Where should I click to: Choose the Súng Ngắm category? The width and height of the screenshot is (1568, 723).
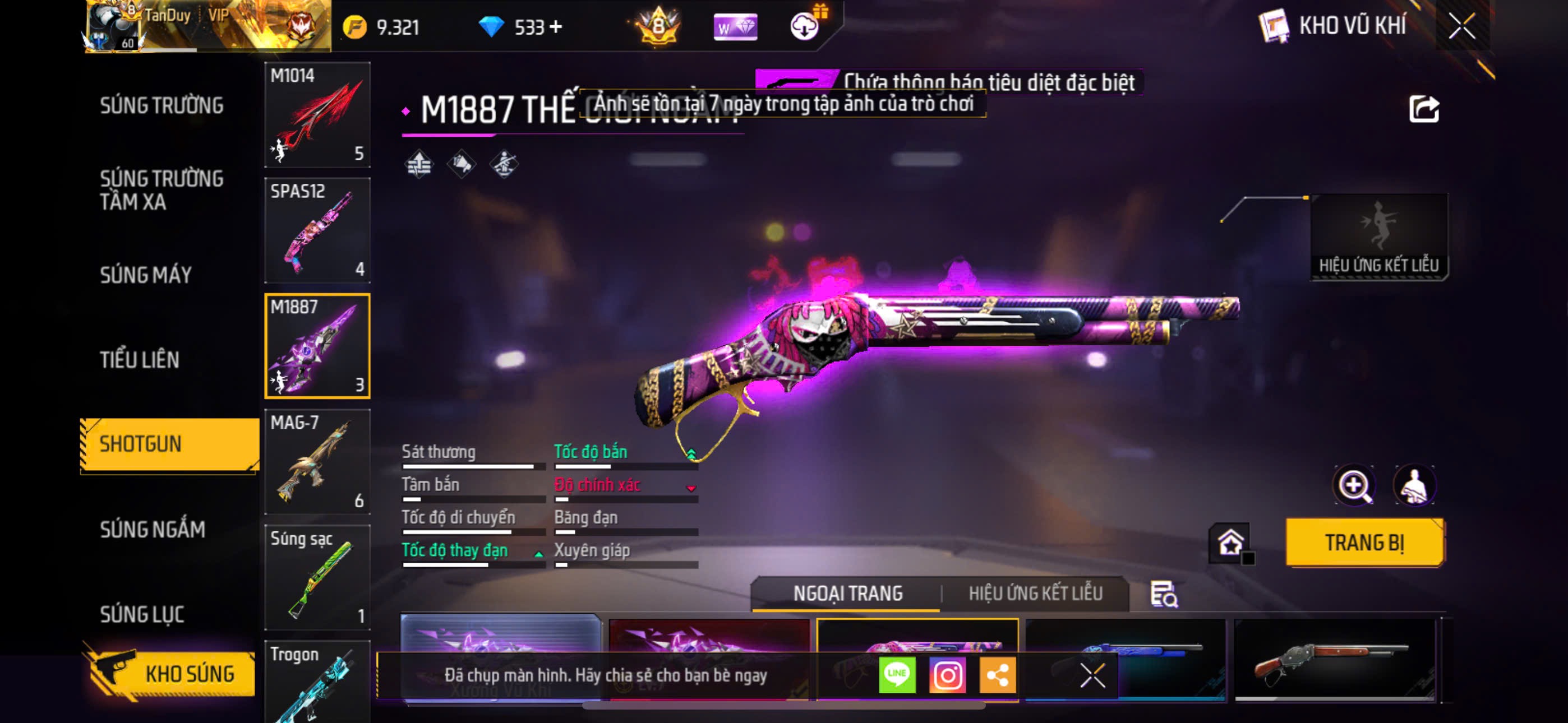[x=152, y=529]
